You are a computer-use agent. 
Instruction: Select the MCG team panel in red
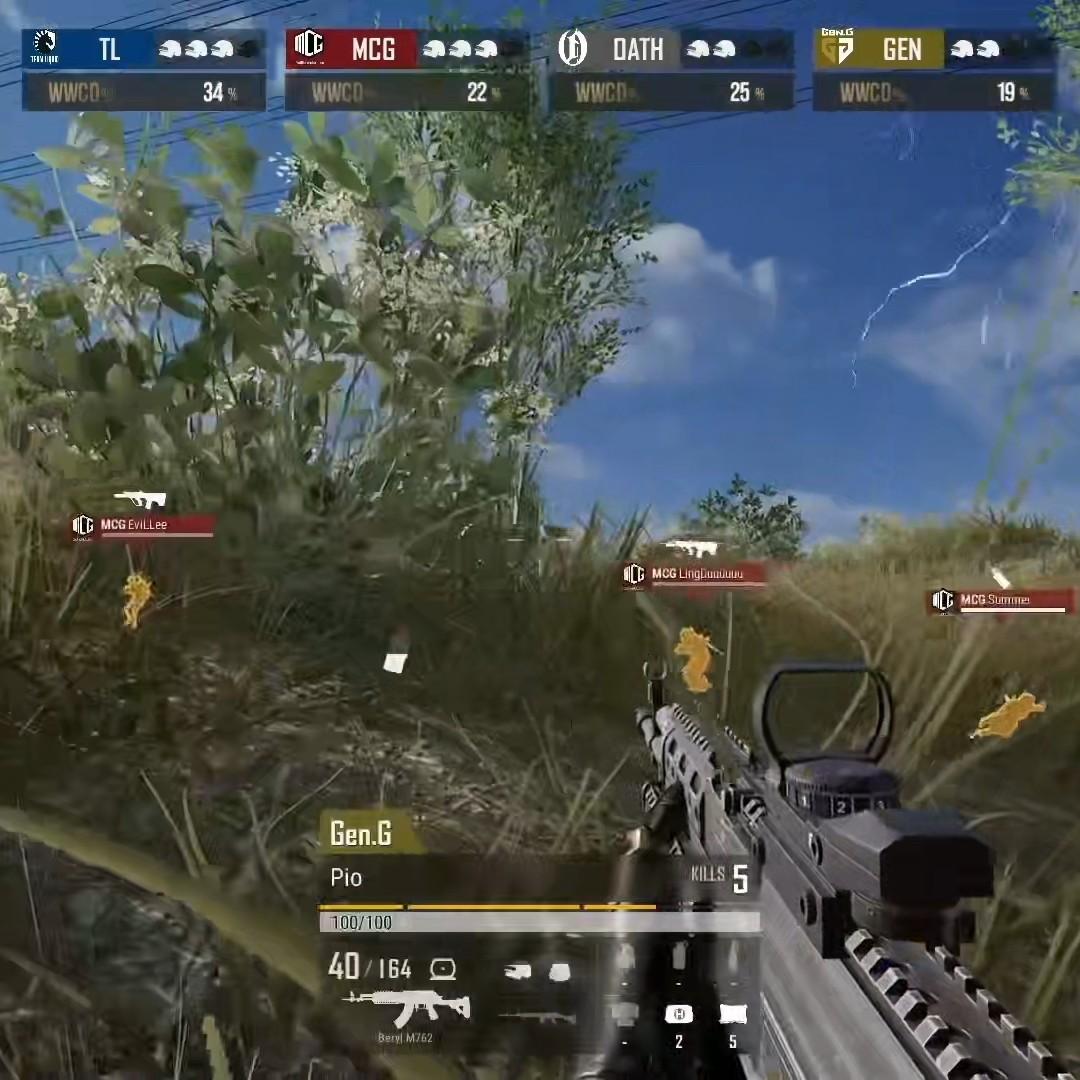[x=407, y=49]
